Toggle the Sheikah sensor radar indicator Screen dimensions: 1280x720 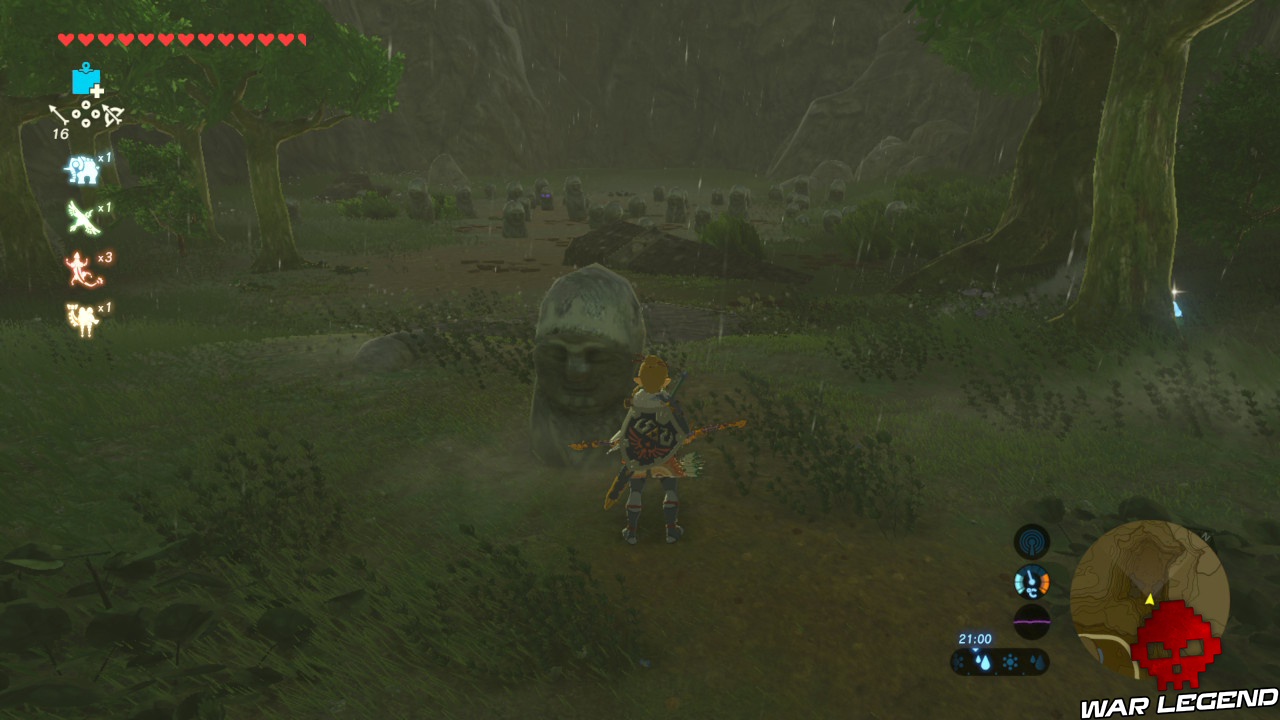click(x=1032, y=542)
